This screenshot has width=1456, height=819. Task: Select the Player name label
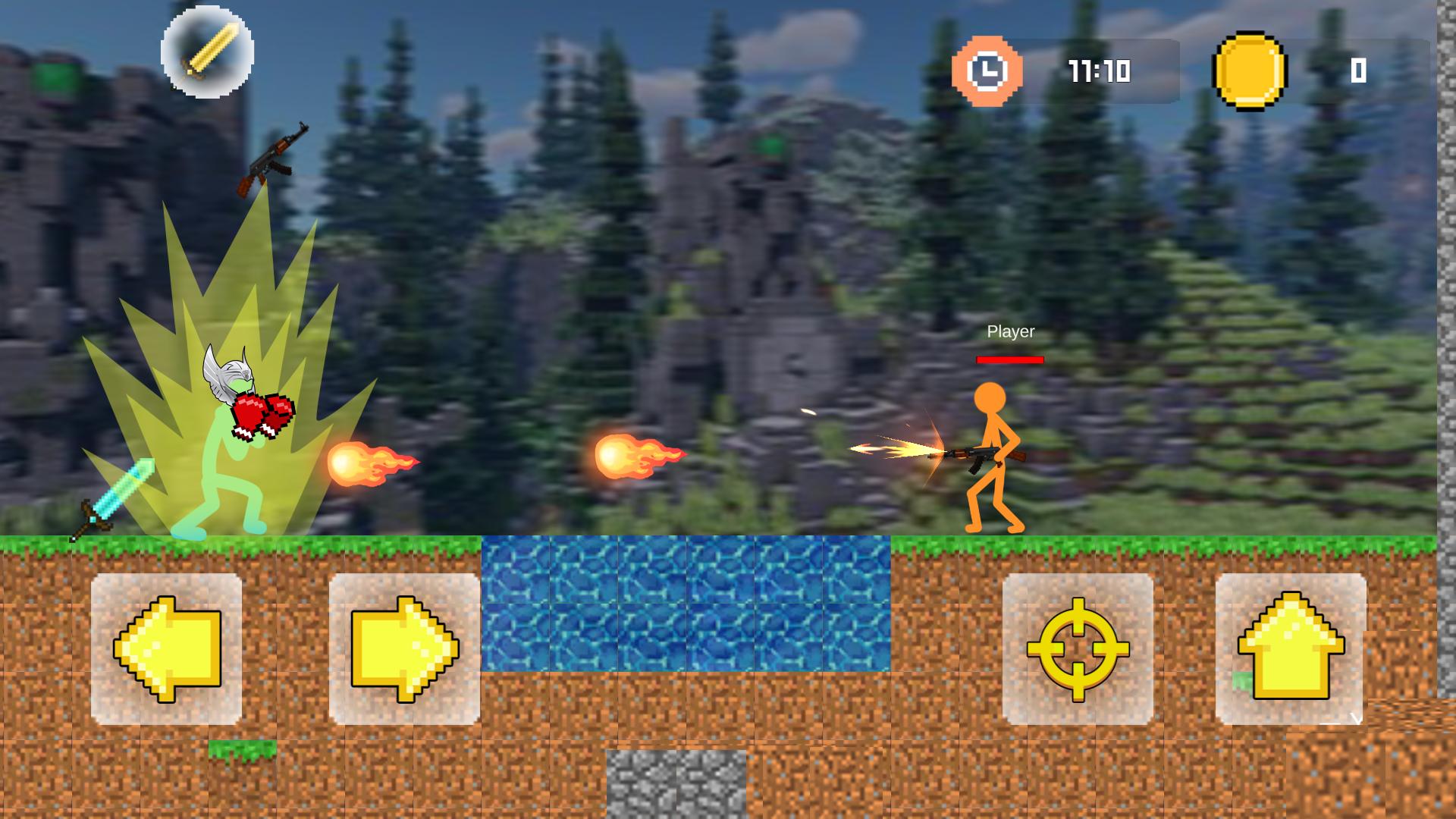[x=1009, y=331]
